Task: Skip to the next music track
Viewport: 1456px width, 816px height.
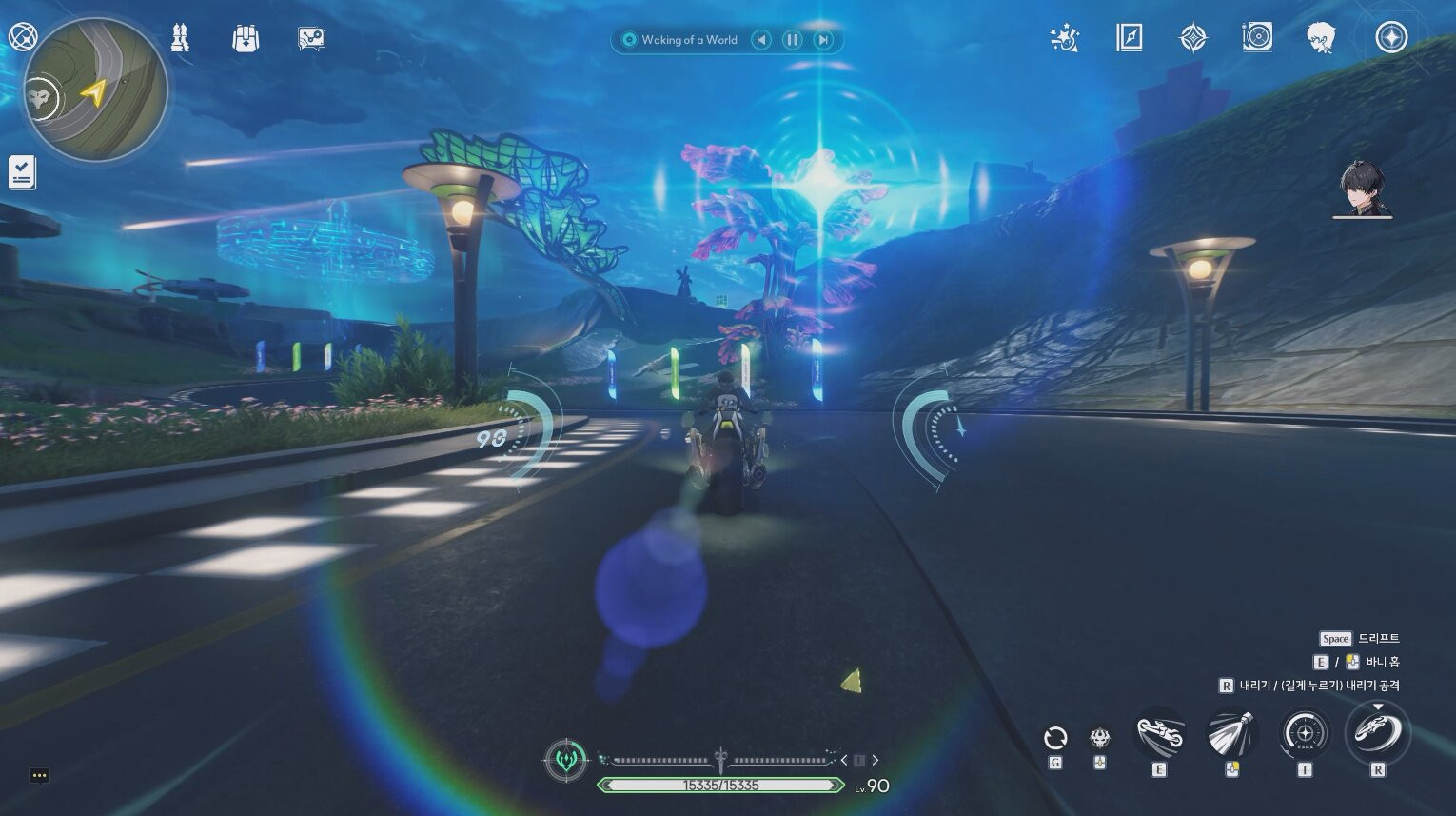Action: pyautogui.click(x=823, y=40)
